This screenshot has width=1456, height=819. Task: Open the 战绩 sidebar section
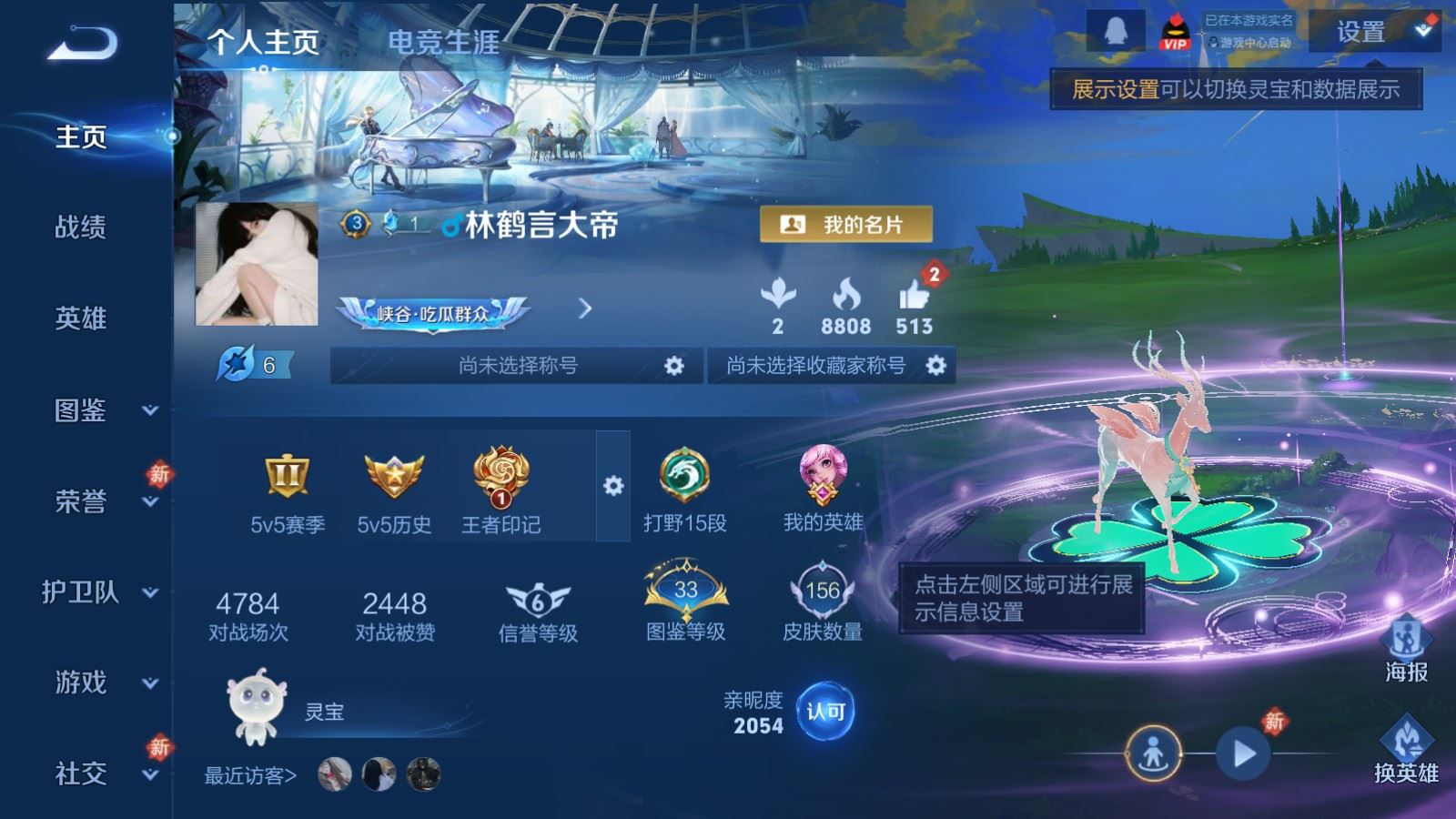coord(81,227)
